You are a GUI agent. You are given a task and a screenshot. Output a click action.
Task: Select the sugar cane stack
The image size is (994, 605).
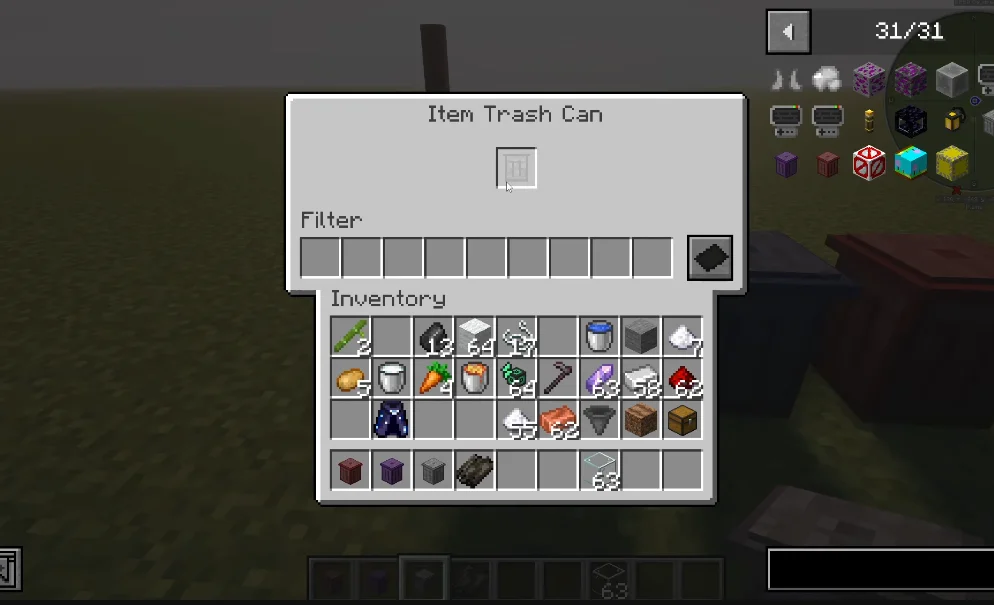pos(350,337)
